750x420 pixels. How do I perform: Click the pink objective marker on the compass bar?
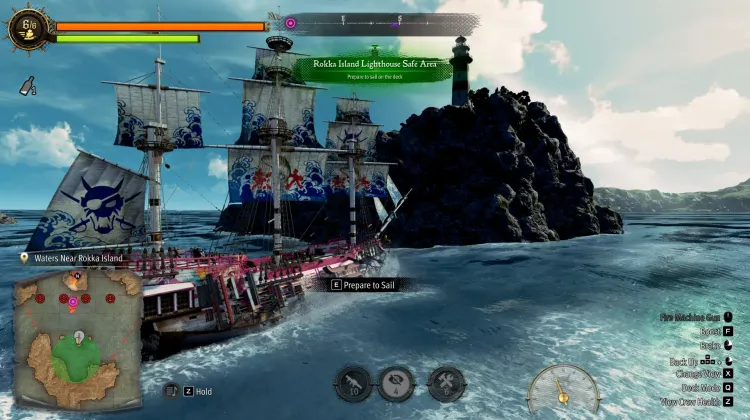(290, 21)
